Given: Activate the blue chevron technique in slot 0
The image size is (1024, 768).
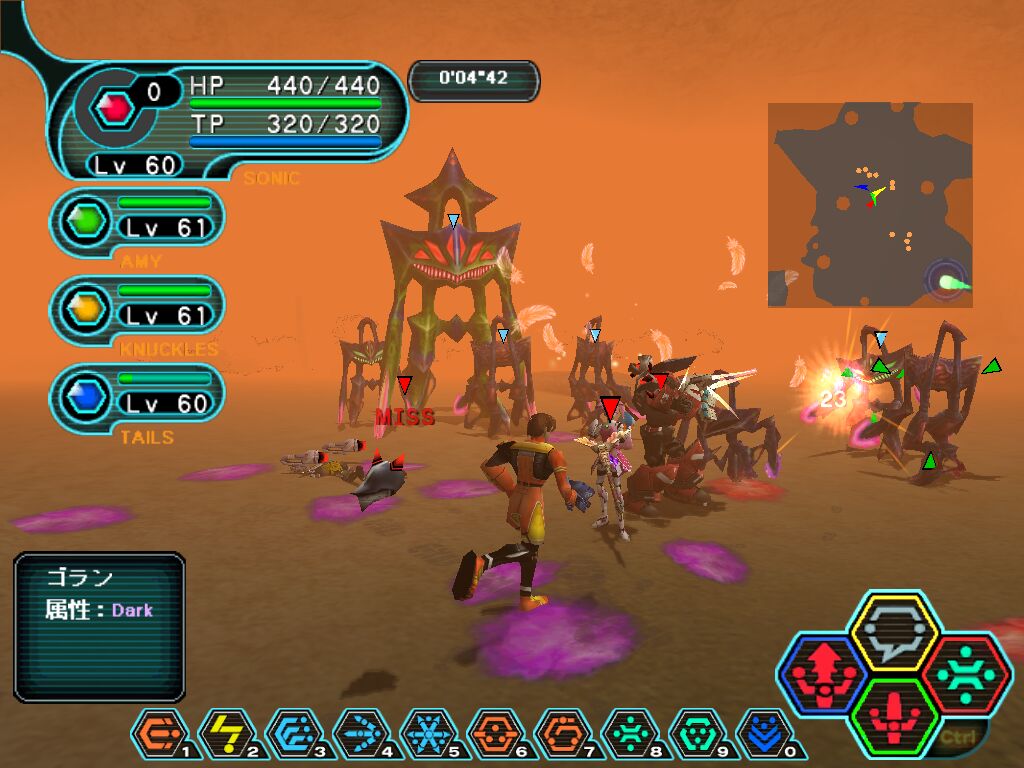Looking at the screenshot, I should point(764,735).
